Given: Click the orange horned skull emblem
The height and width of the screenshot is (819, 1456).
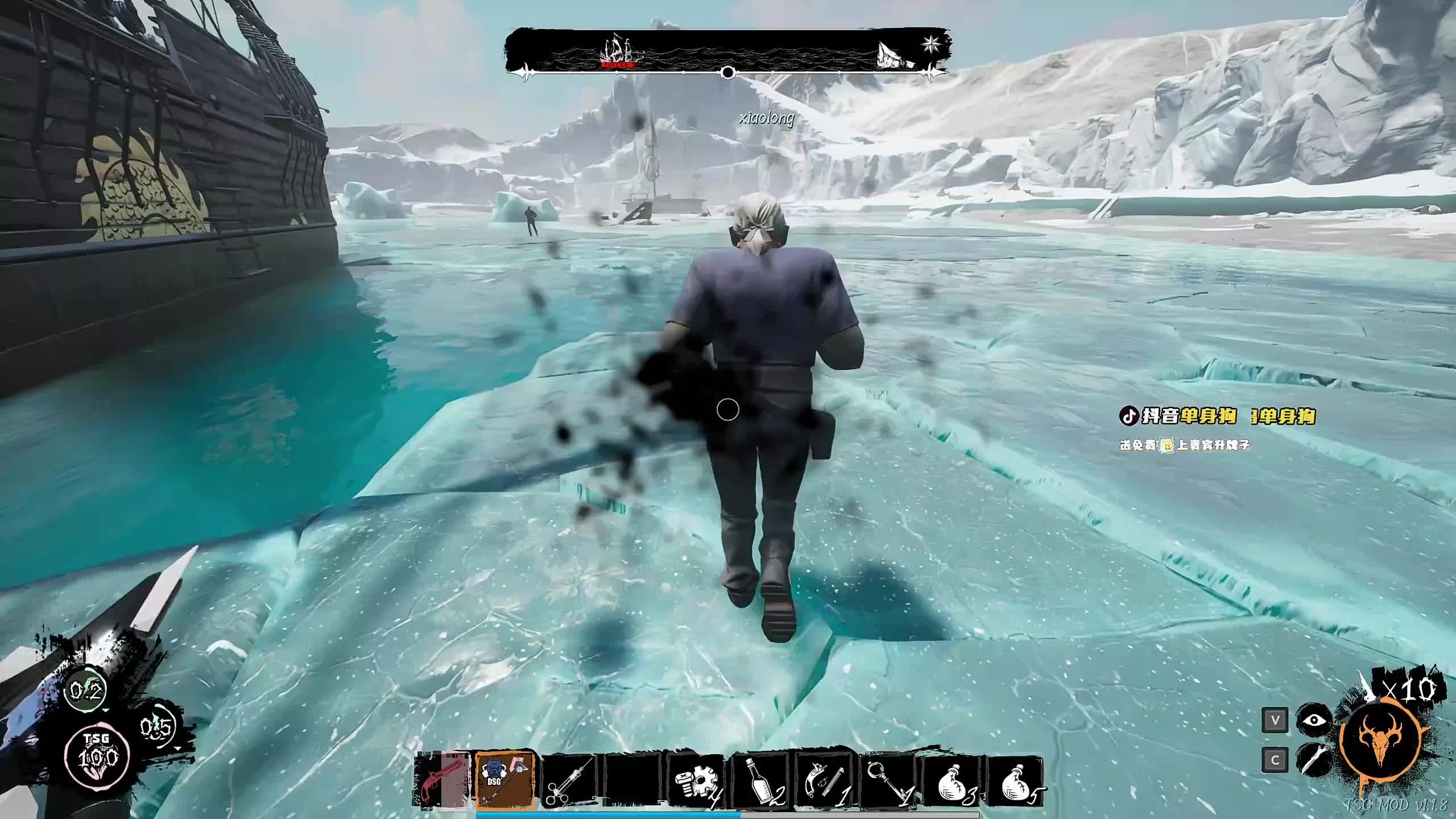Looking at the screenshot, I should pos(1383,739).
